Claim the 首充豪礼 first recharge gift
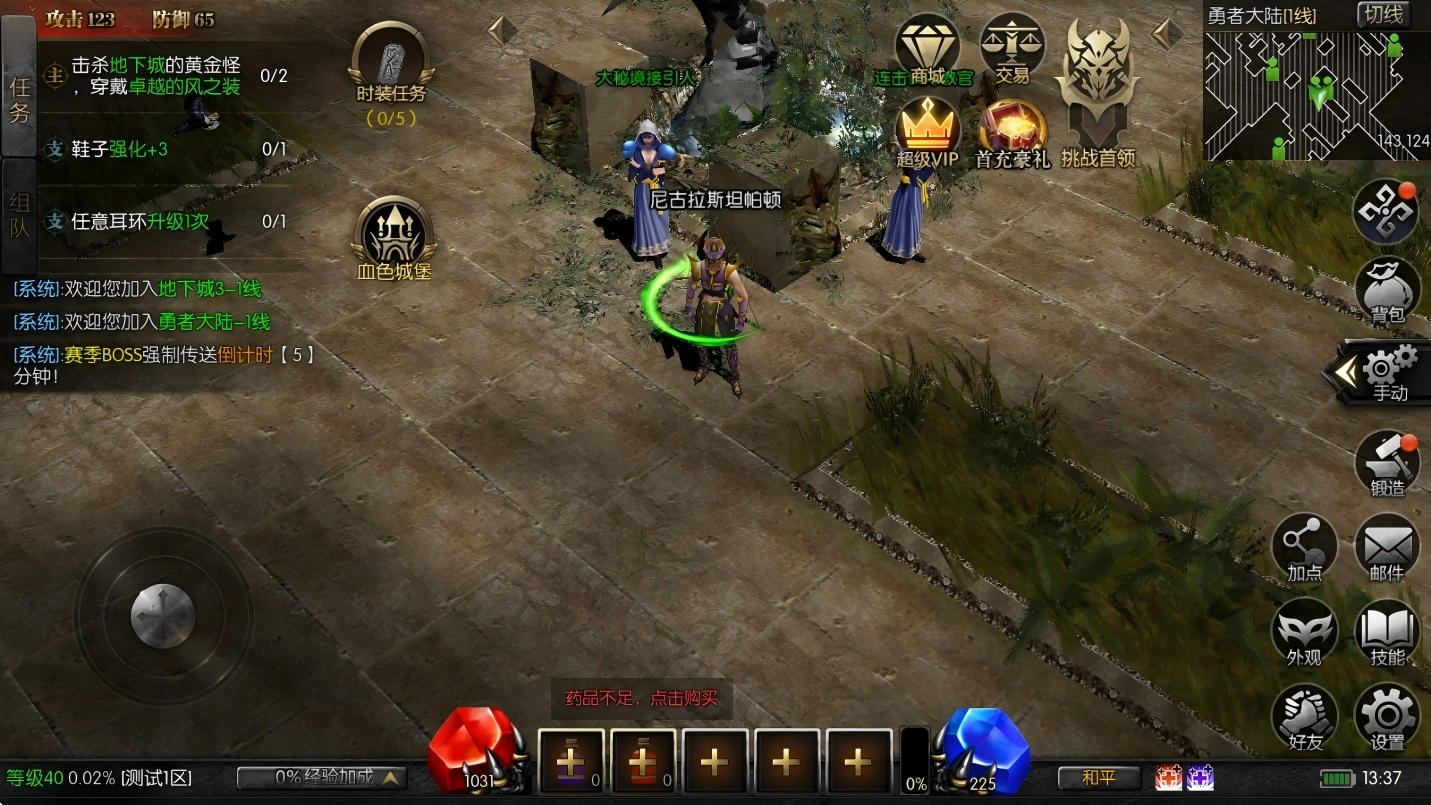Screen dimensions: 1431x805 point(1012,133)
